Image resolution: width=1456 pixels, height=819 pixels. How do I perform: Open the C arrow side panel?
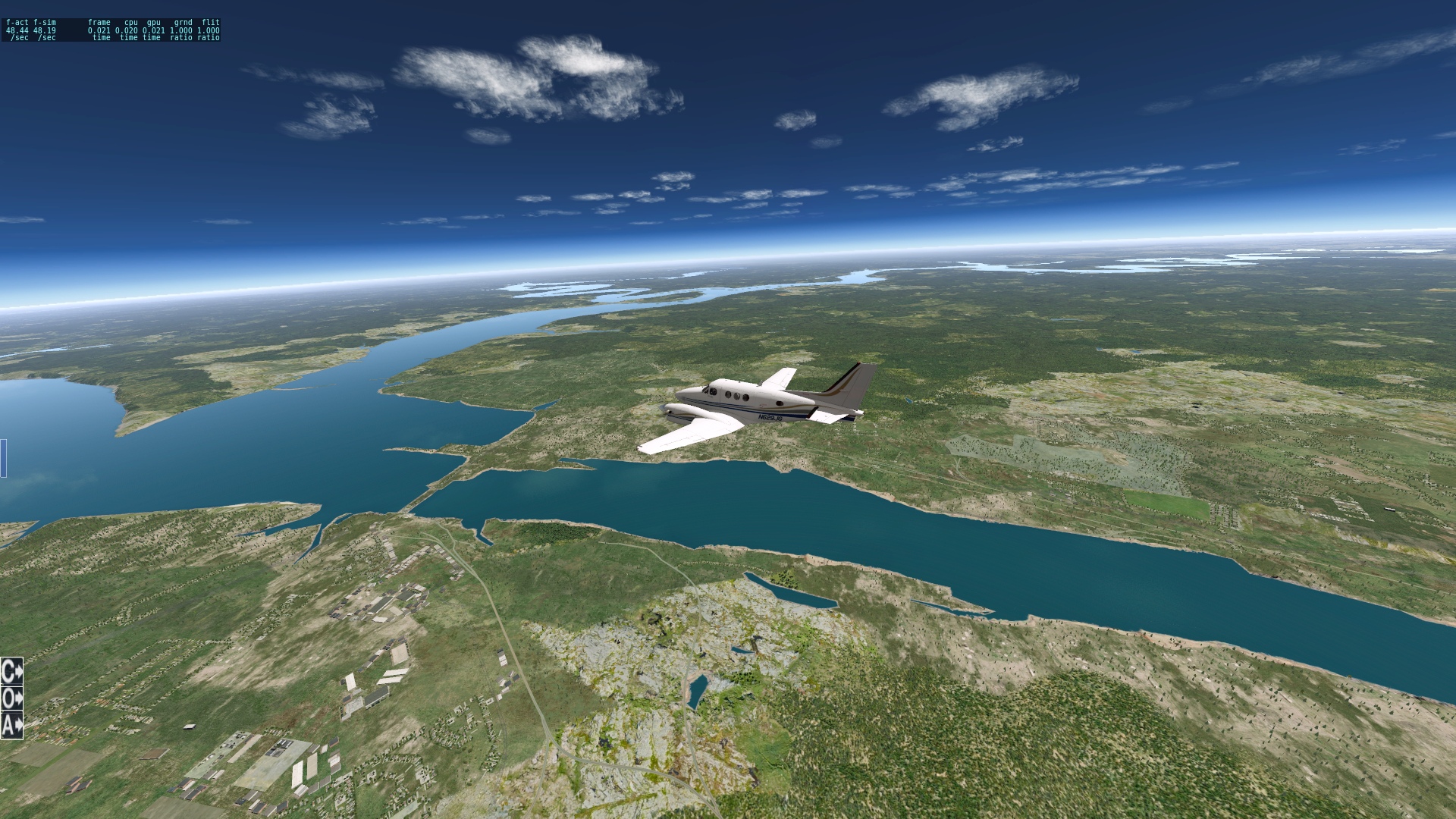click(x=11, y=671)
